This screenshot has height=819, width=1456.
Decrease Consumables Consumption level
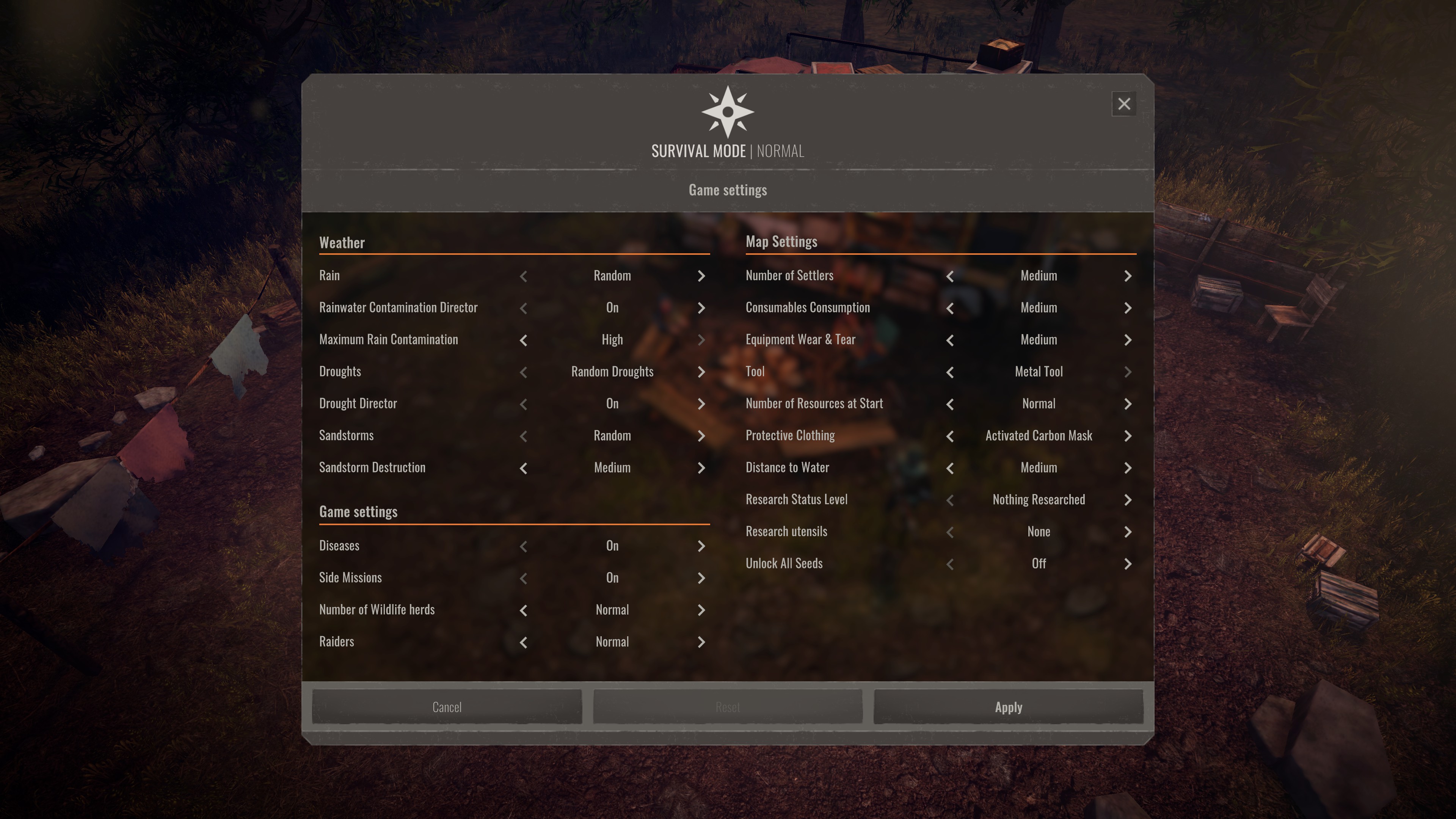tap(949, 308)
